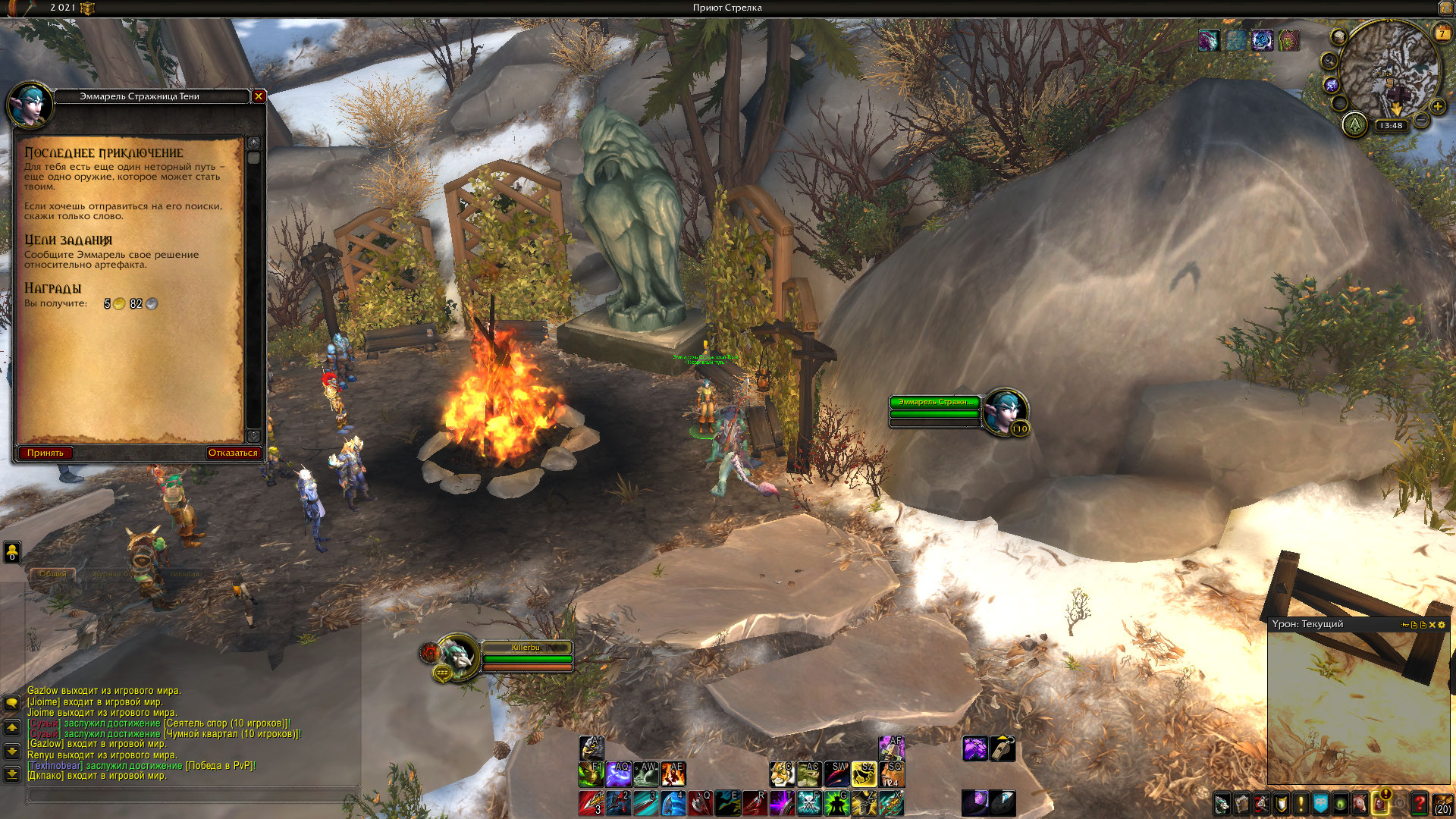Decline the quest with the Отказаться button

(233, 453)
